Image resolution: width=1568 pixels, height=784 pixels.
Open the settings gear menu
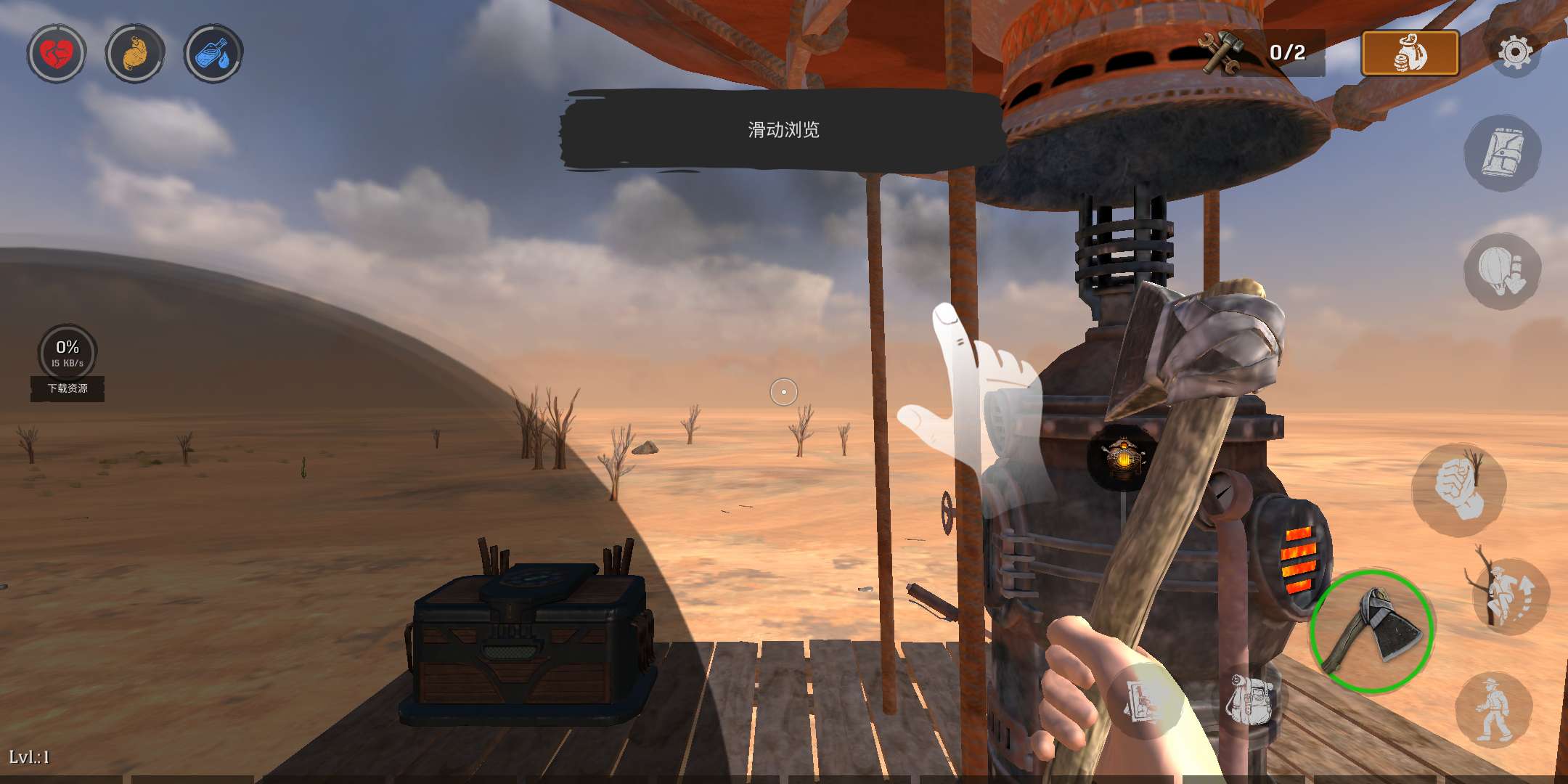(x=1516, y=52)
